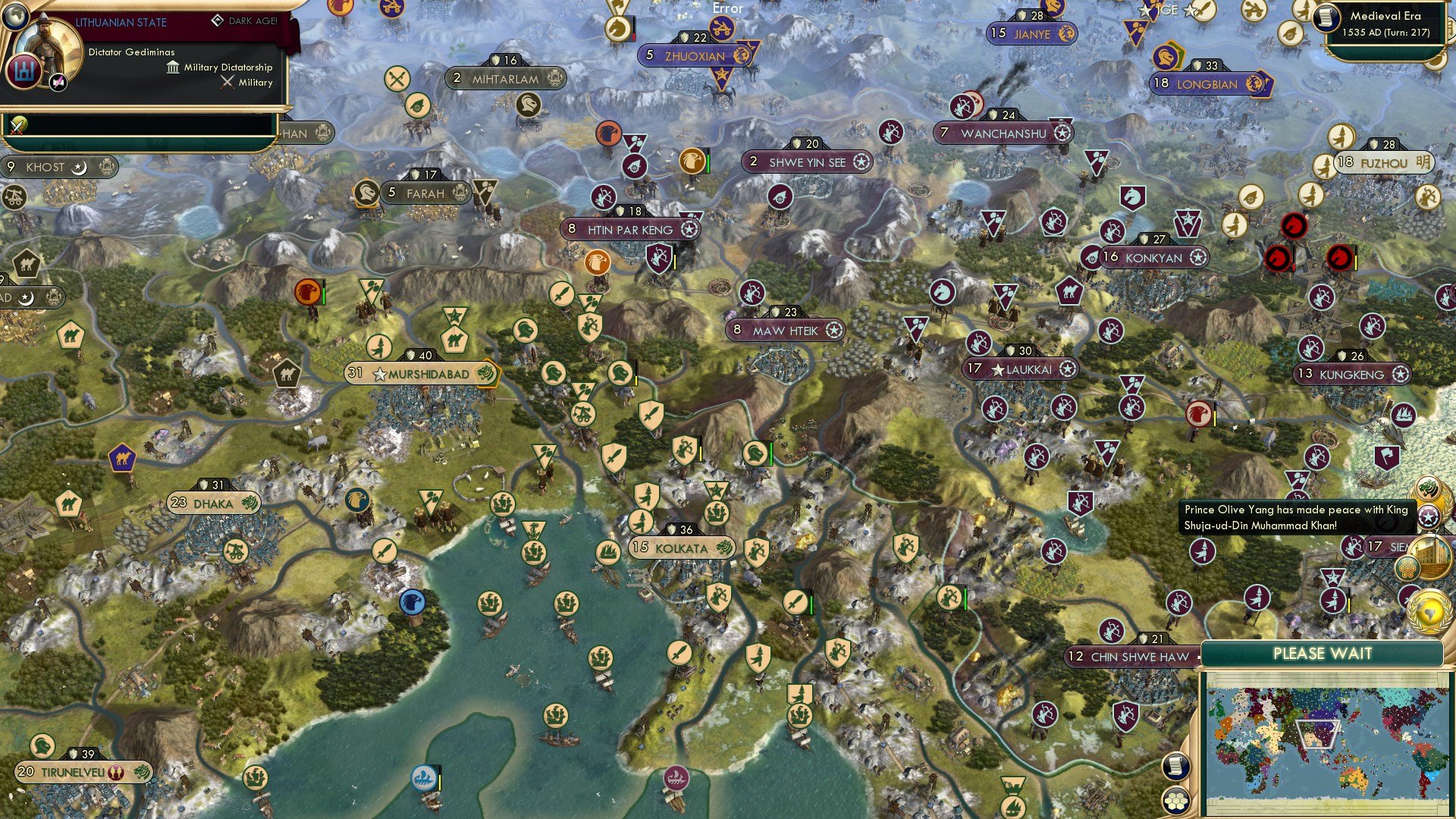Click the red economic overview icon near leader portrait

(25, 71)
